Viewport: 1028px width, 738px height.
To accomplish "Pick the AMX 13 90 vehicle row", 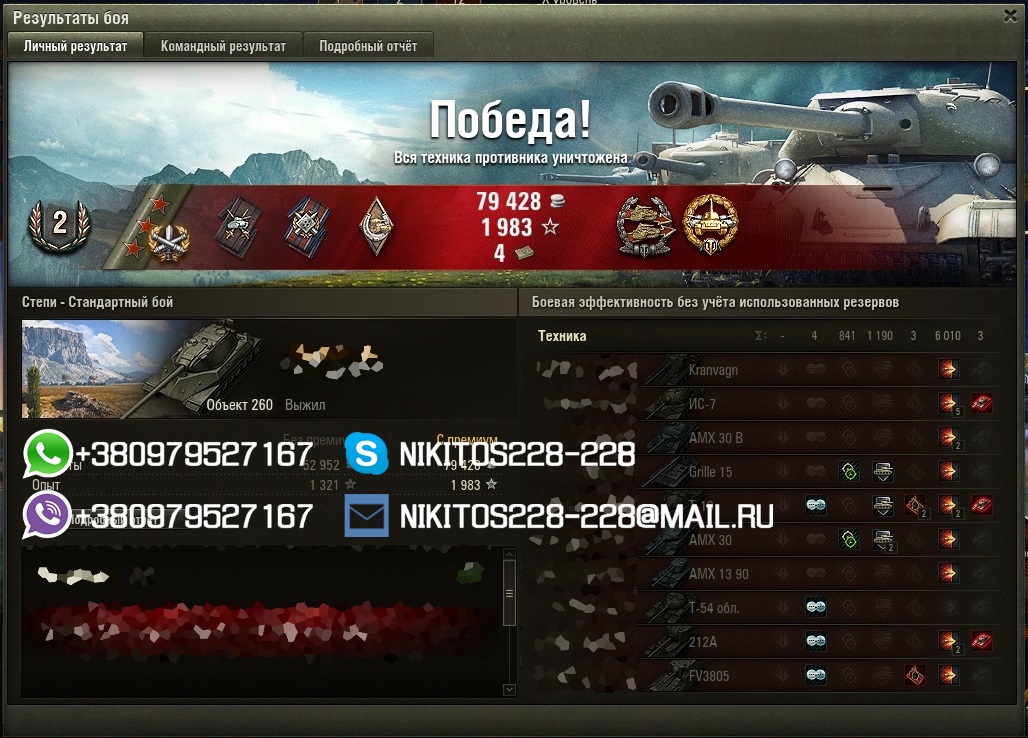I will click(x=718, y=574).
